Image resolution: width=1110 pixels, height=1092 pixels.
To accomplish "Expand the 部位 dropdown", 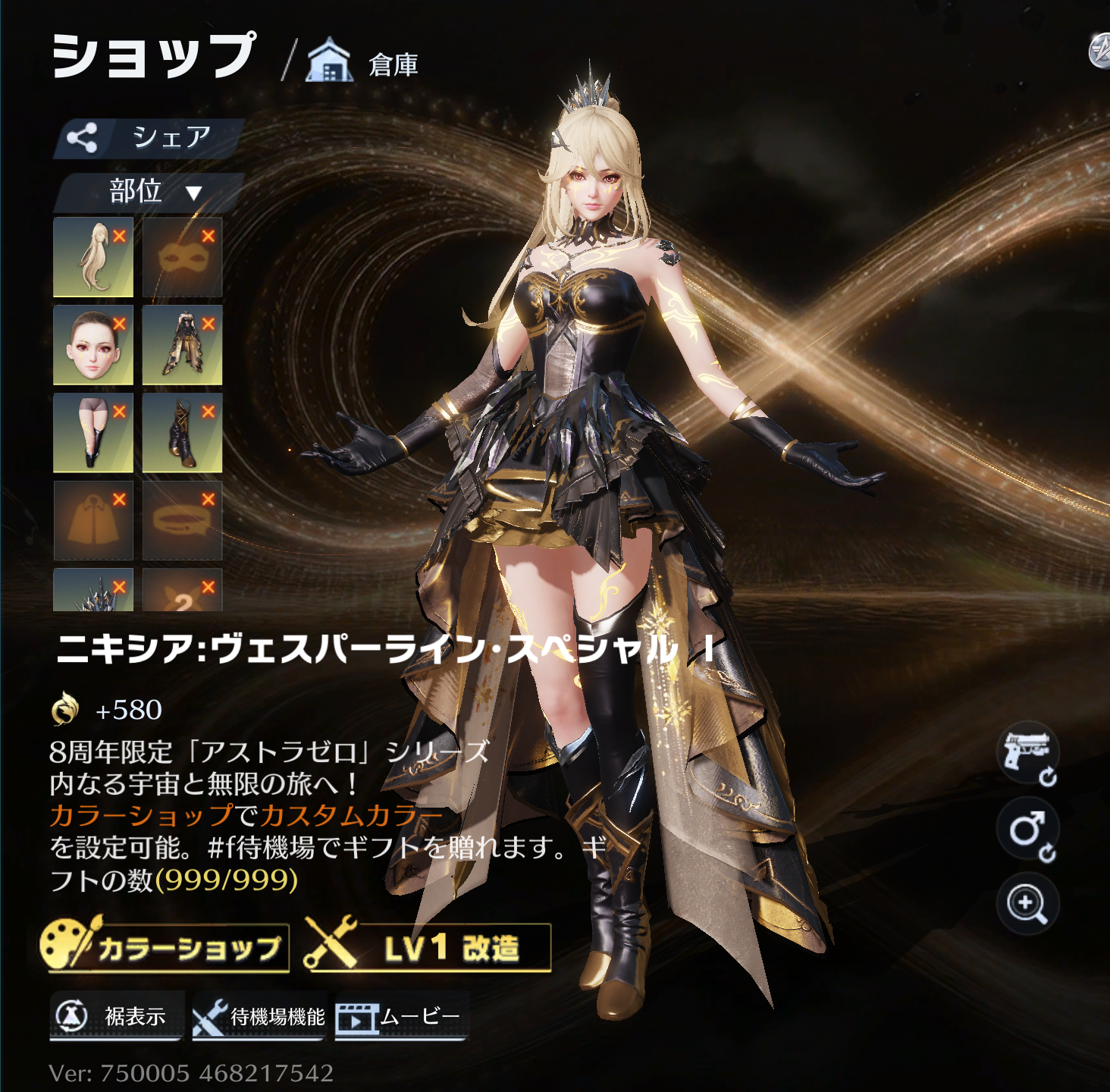I will [x=150, y=192].
